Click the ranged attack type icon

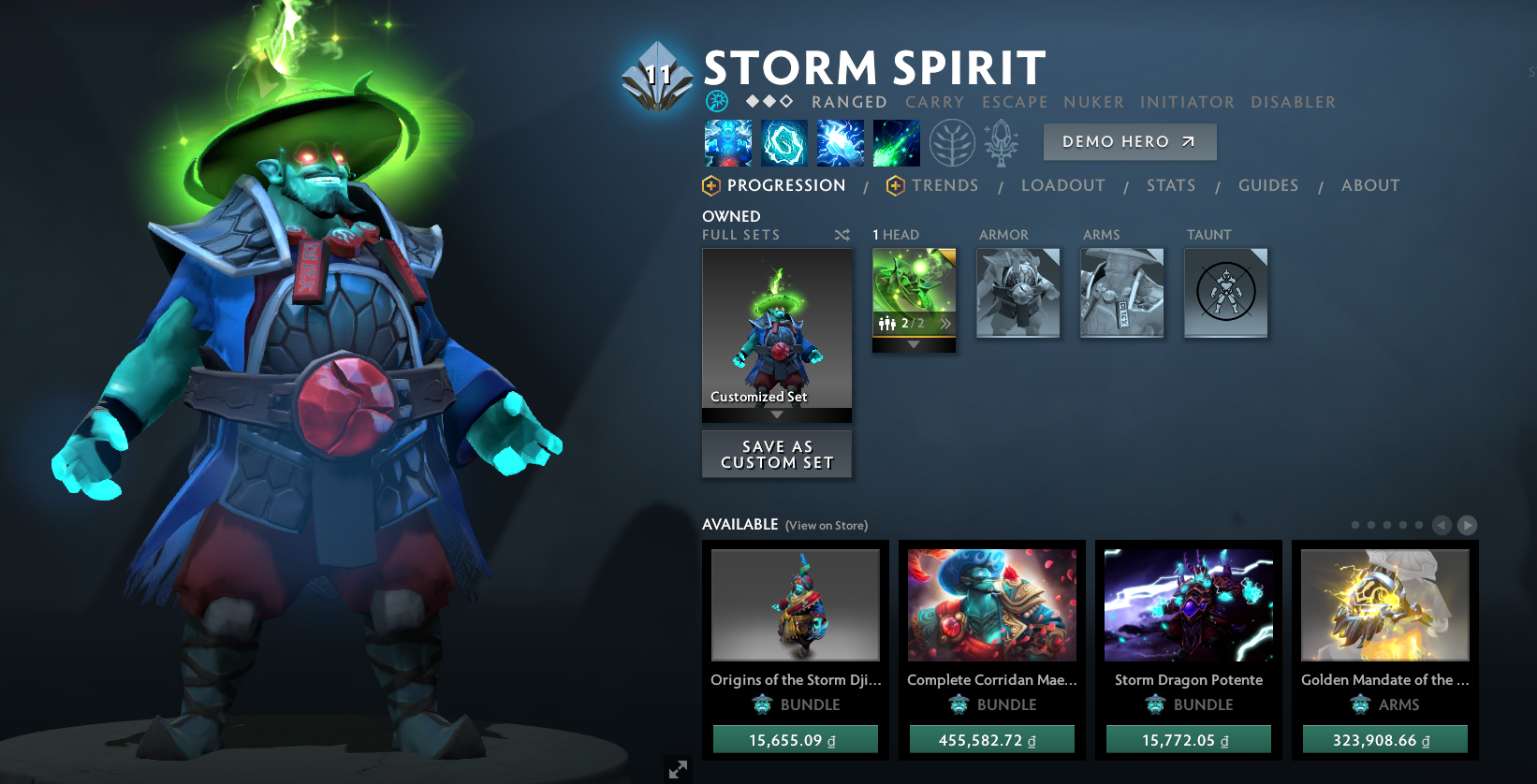click(x=718, y=100)
